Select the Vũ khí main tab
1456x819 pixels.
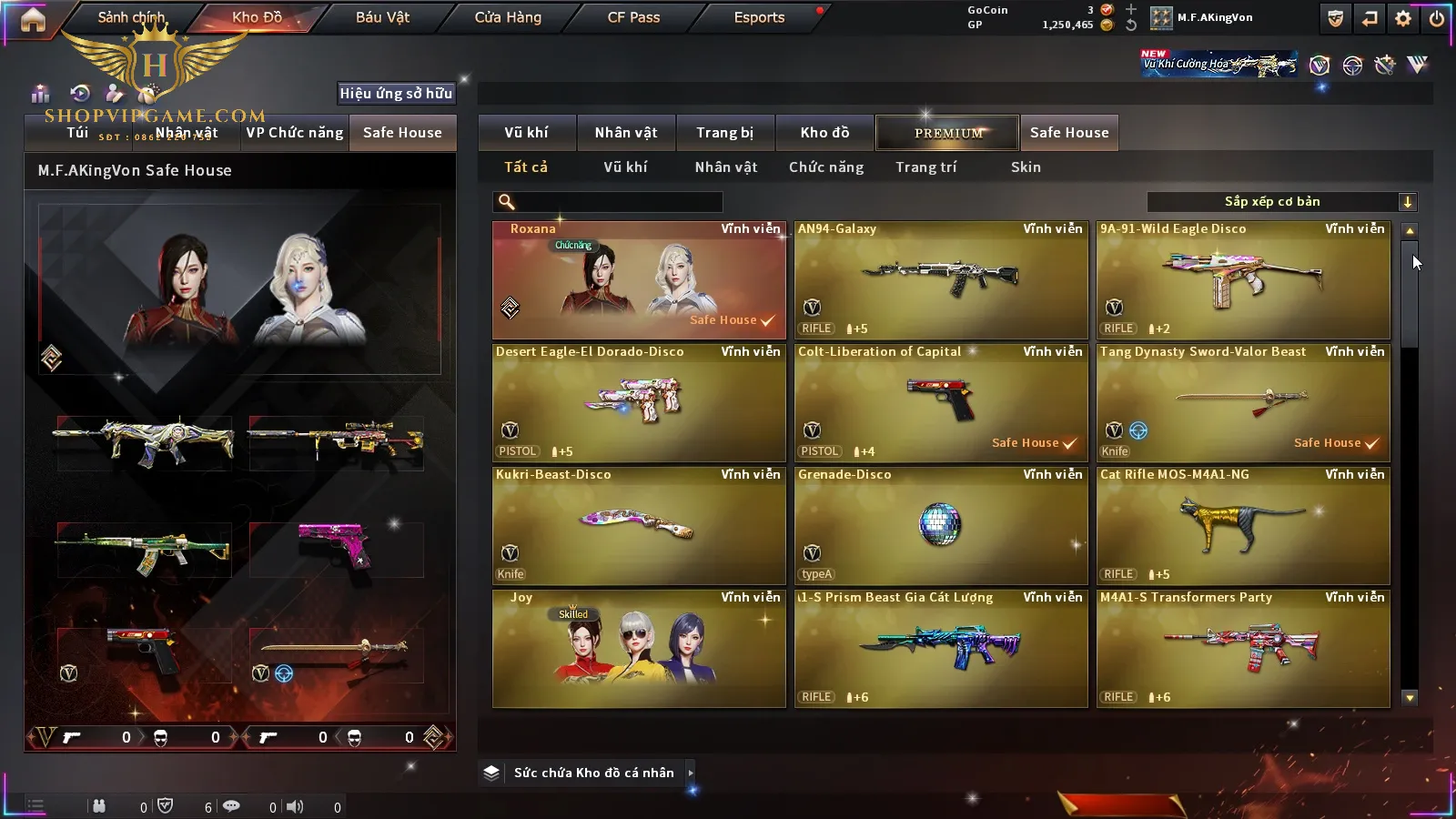click(526, 133)
